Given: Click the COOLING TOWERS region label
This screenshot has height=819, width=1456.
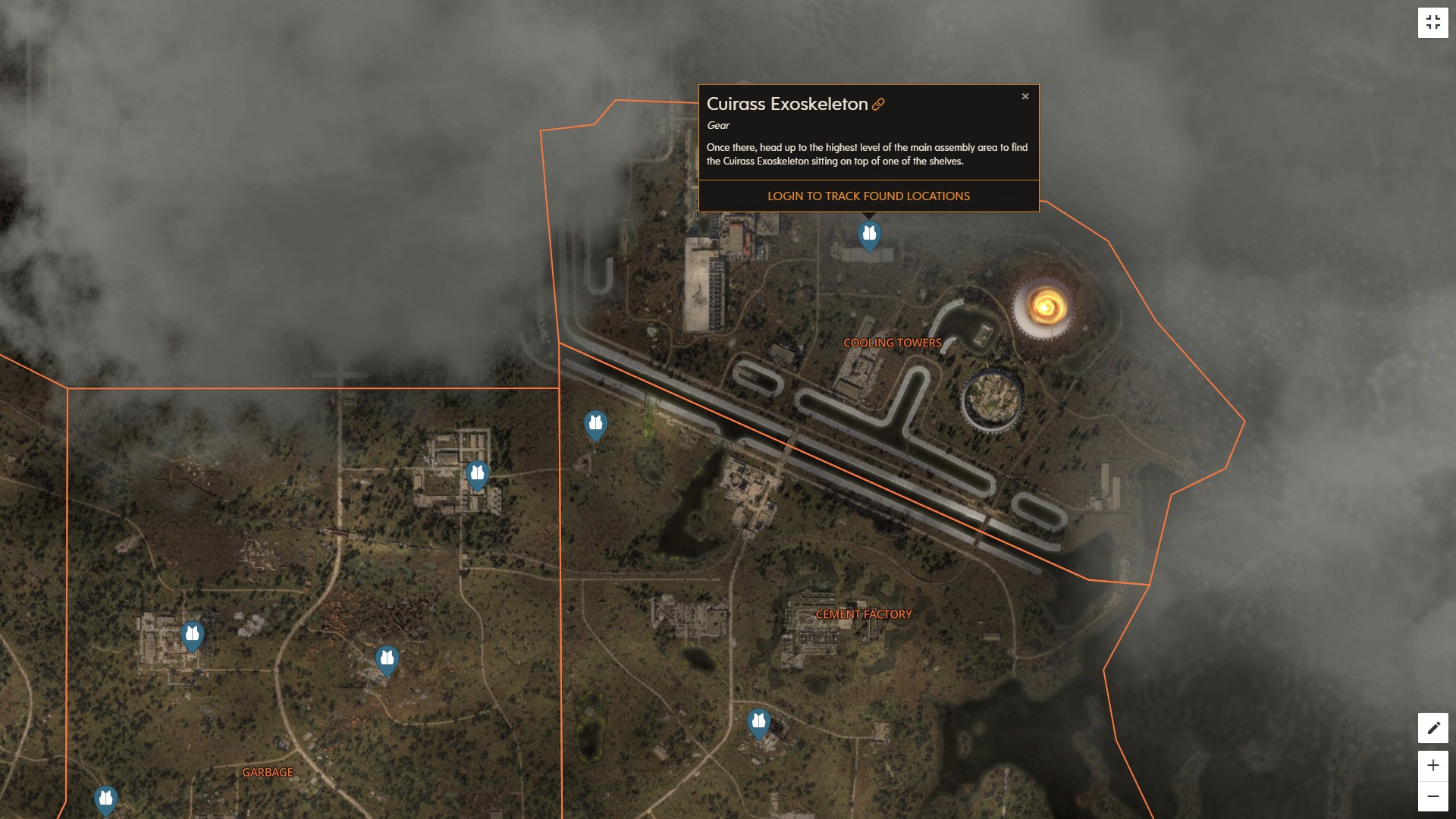Looking at the screenshot, I should click(x=893, y=343).
